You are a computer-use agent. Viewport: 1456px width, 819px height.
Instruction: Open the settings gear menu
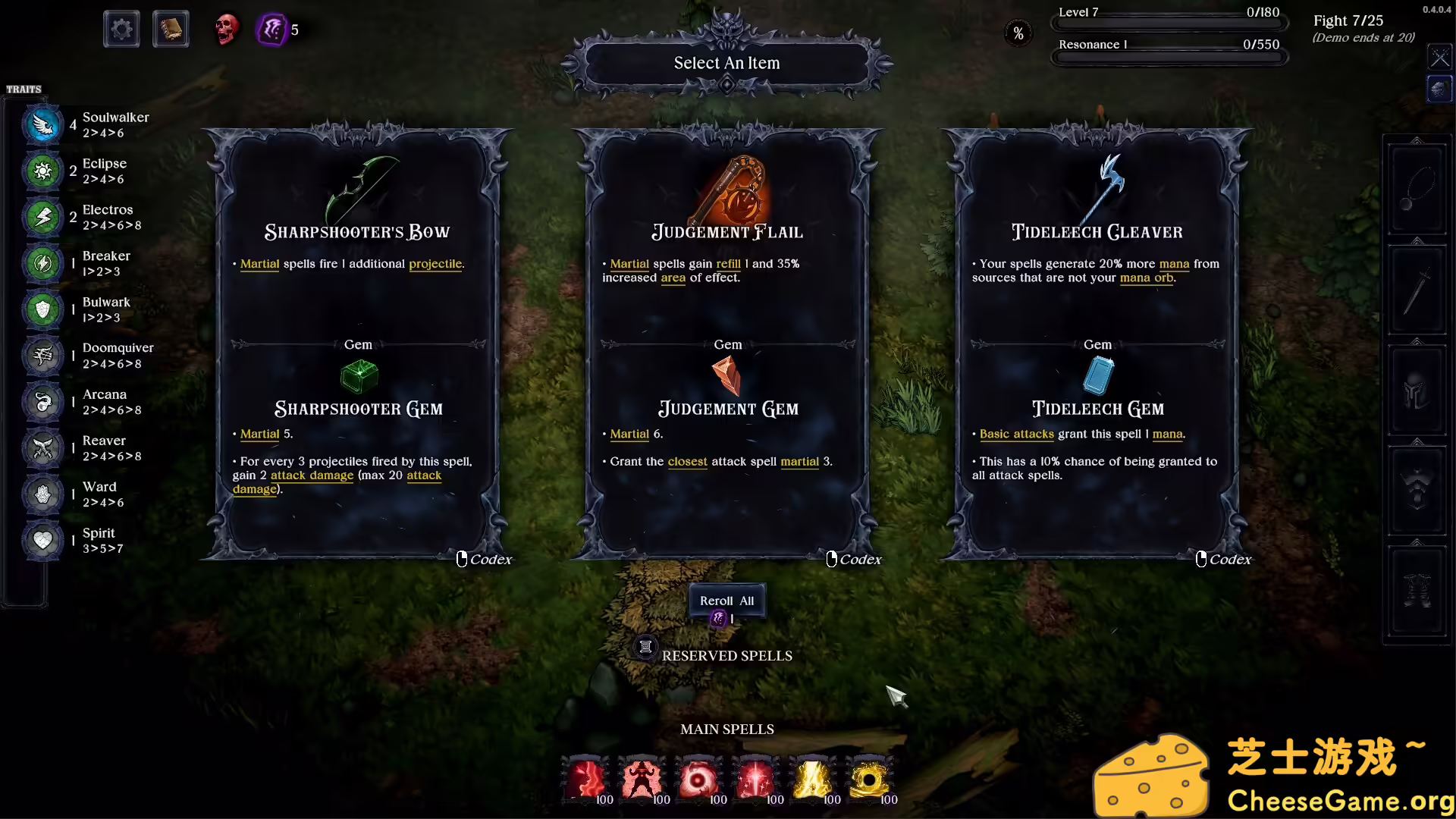click(x=121, y=29)
